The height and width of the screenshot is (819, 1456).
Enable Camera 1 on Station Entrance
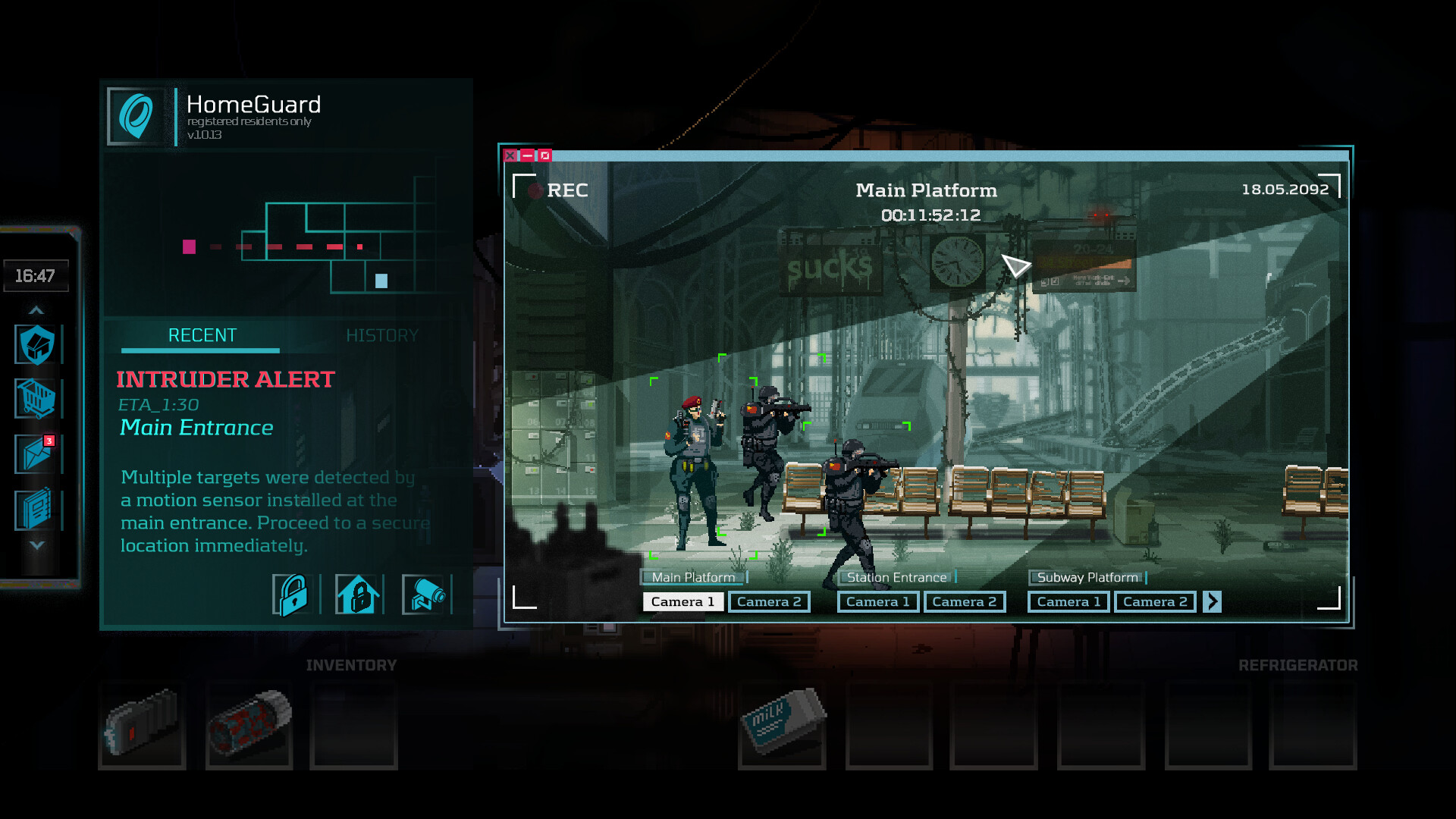click(877, 601)
